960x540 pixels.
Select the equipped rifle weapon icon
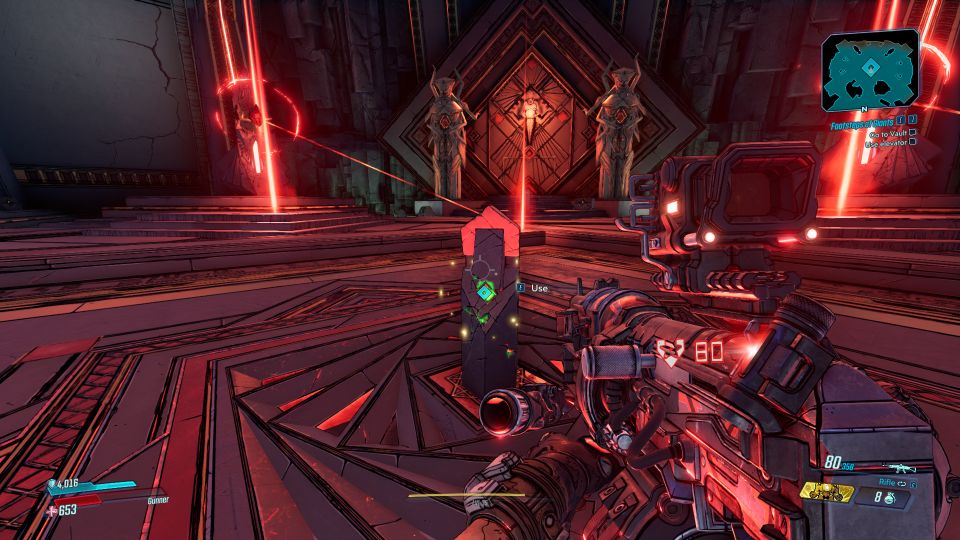coord(902,467)
